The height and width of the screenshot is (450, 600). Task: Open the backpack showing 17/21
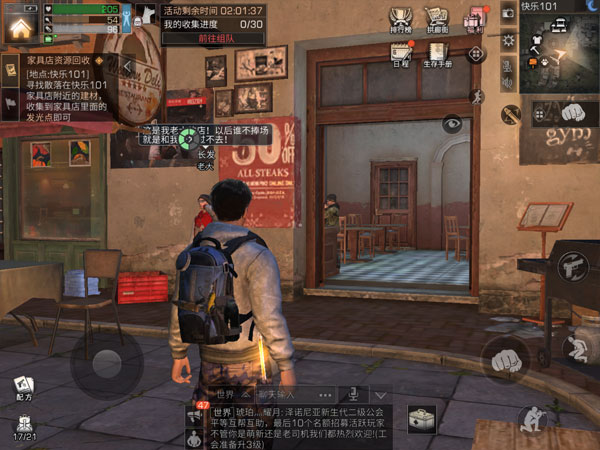23,426
